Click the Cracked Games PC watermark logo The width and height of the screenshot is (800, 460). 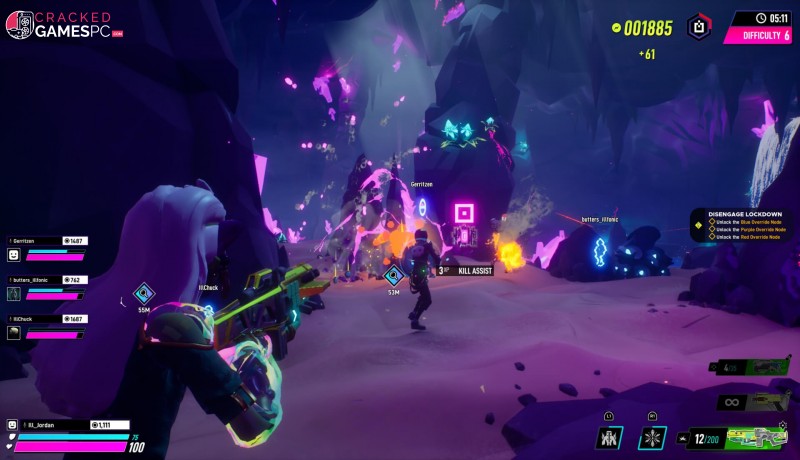click(x=63, y=25)
